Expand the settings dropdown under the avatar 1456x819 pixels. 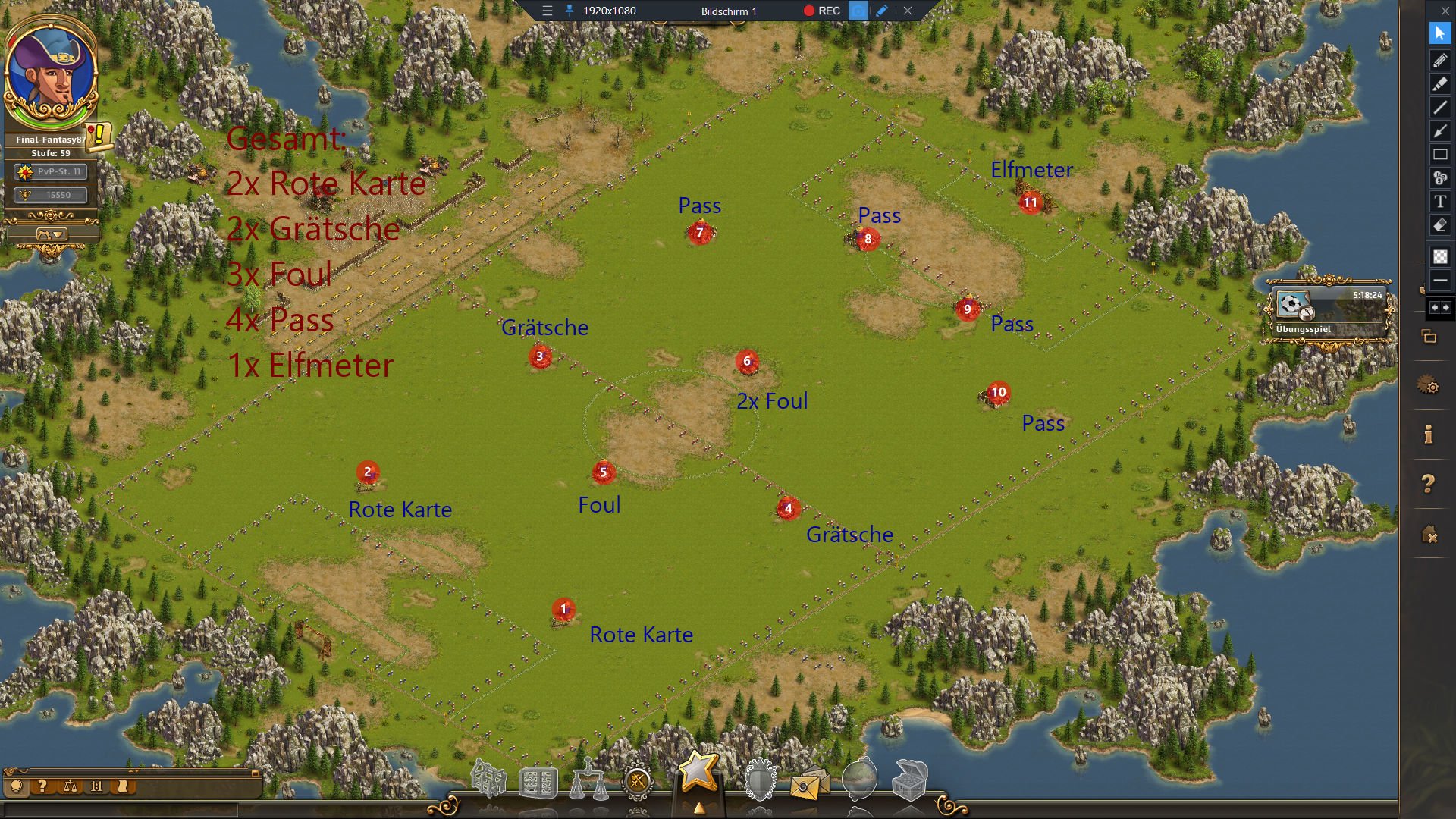tap(52, 234)
